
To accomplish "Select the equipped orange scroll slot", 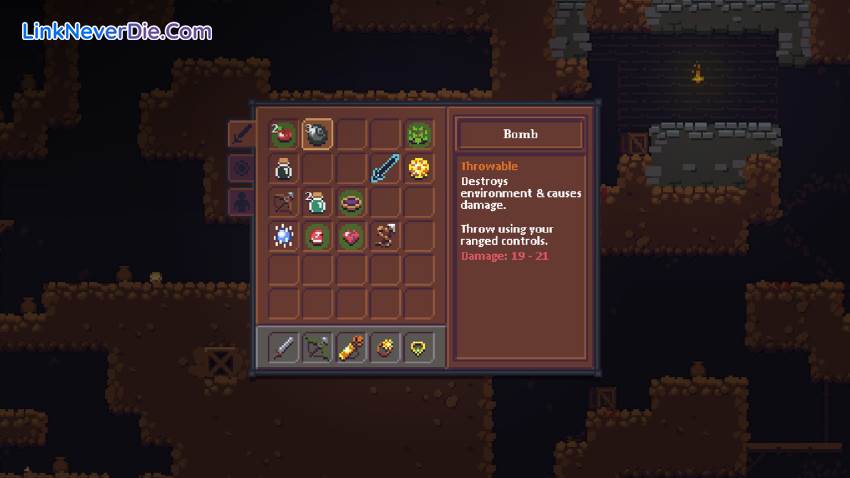I will pos(351,348).
